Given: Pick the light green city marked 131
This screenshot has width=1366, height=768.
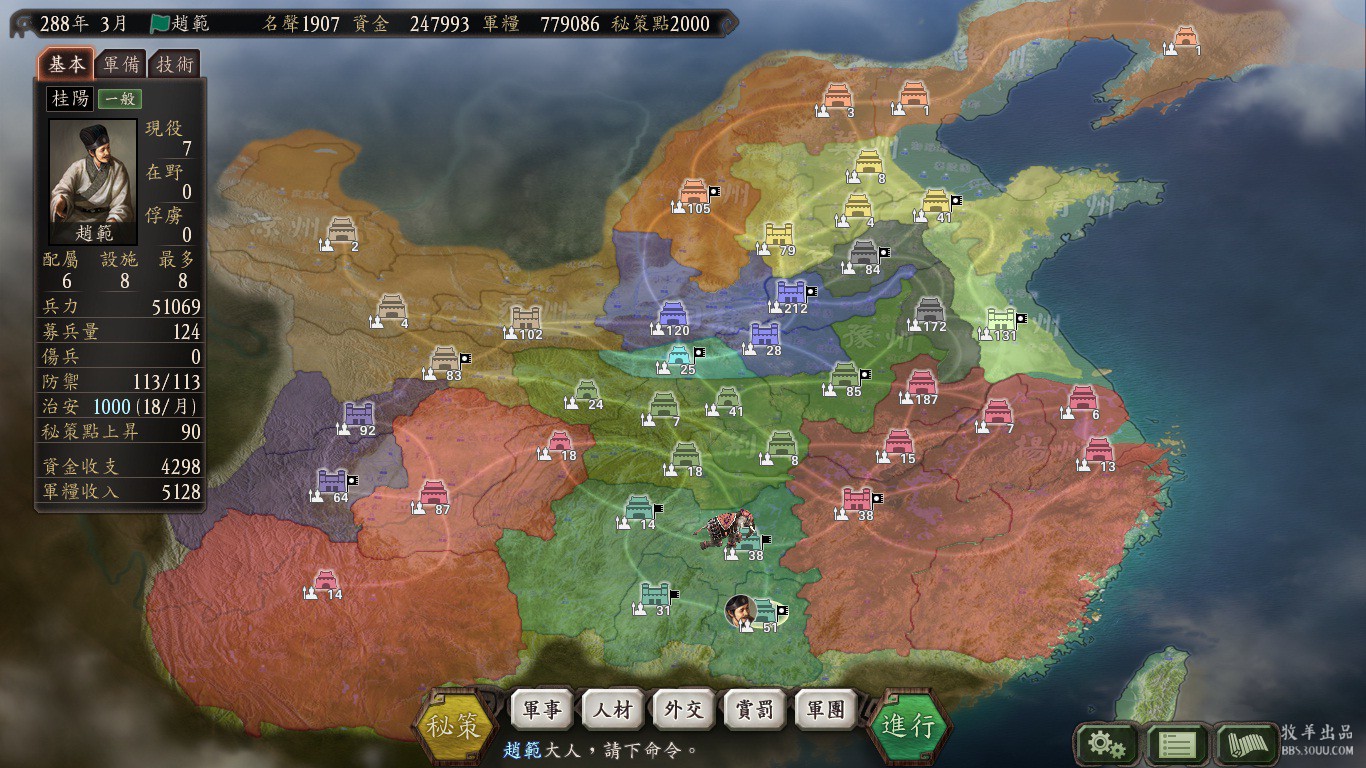Looking at the screenshot, I should 1001,319.
